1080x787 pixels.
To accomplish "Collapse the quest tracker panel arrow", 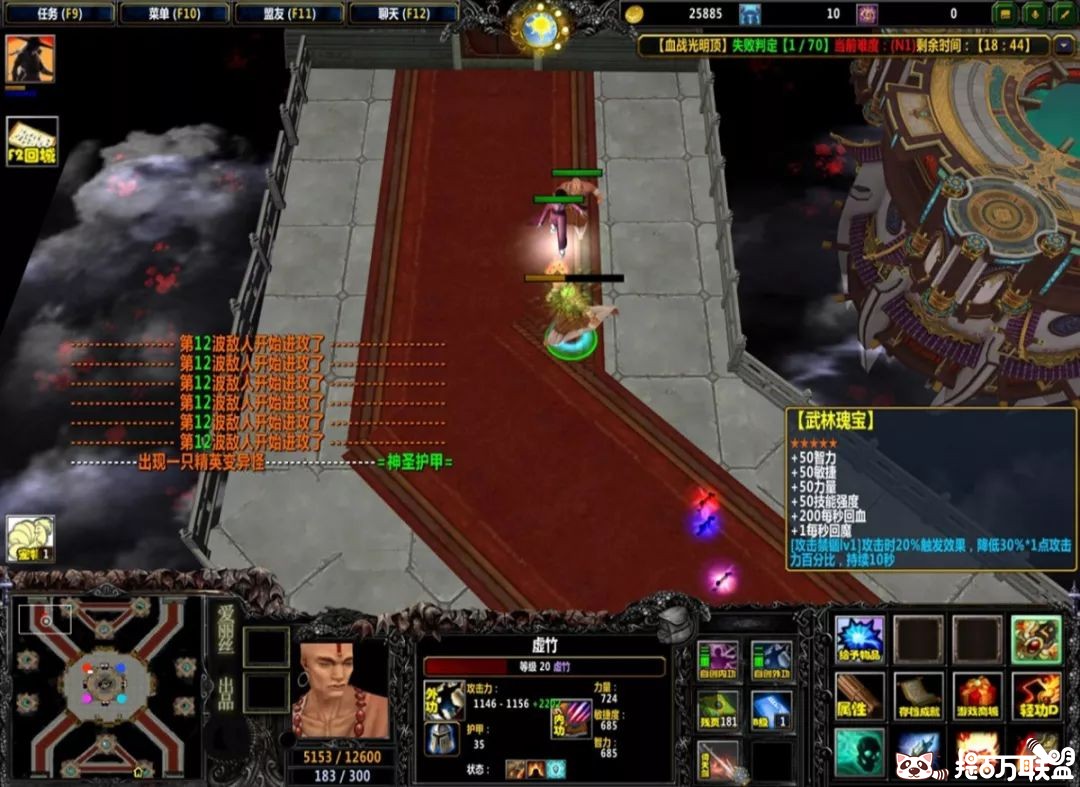I will (1063, 45).
